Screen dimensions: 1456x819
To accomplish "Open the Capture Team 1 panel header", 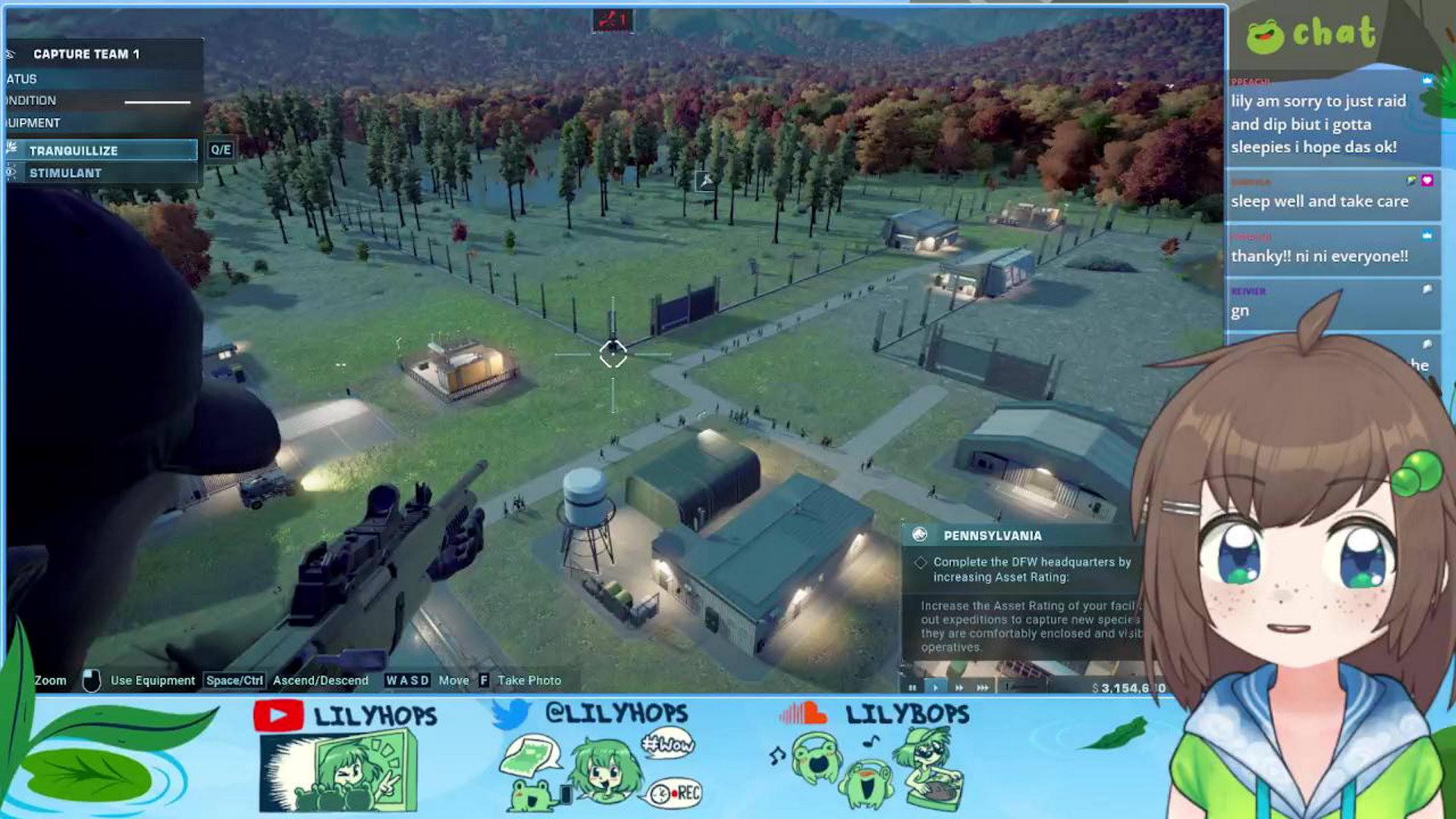I will click(86, 54).
